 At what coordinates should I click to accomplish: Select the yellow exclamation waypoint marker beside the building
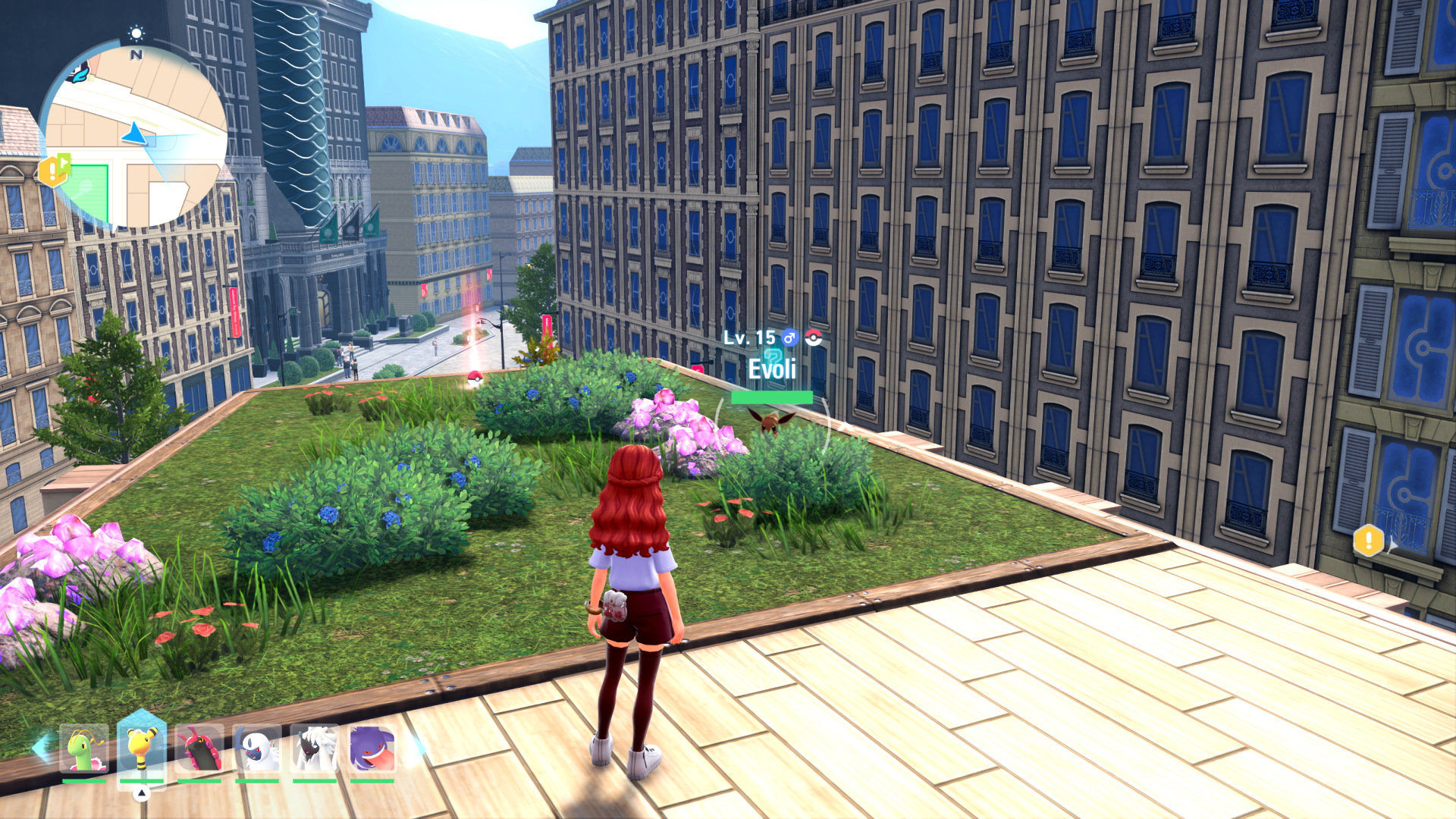[x=1368, y=541]
